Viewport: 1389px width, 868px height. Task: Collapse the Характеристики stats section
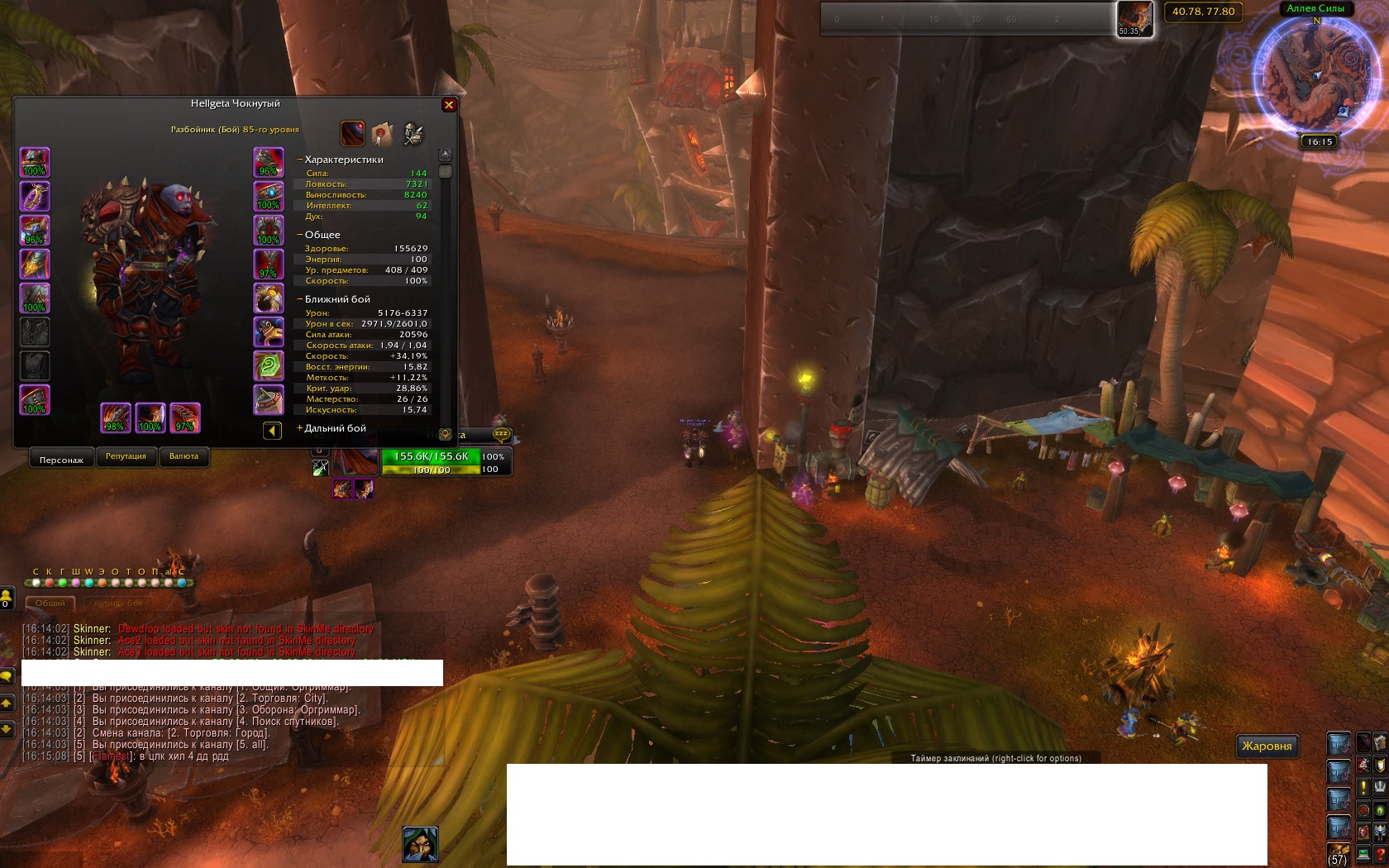299,160
